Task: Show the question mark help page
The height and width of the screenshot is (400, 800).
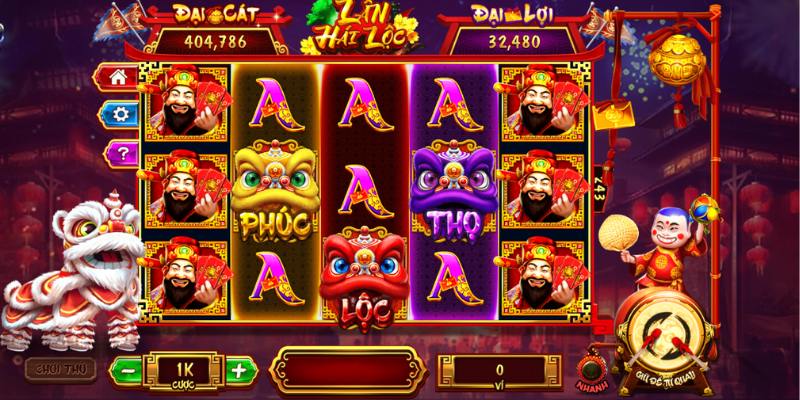Action: (x=121, y=152)
